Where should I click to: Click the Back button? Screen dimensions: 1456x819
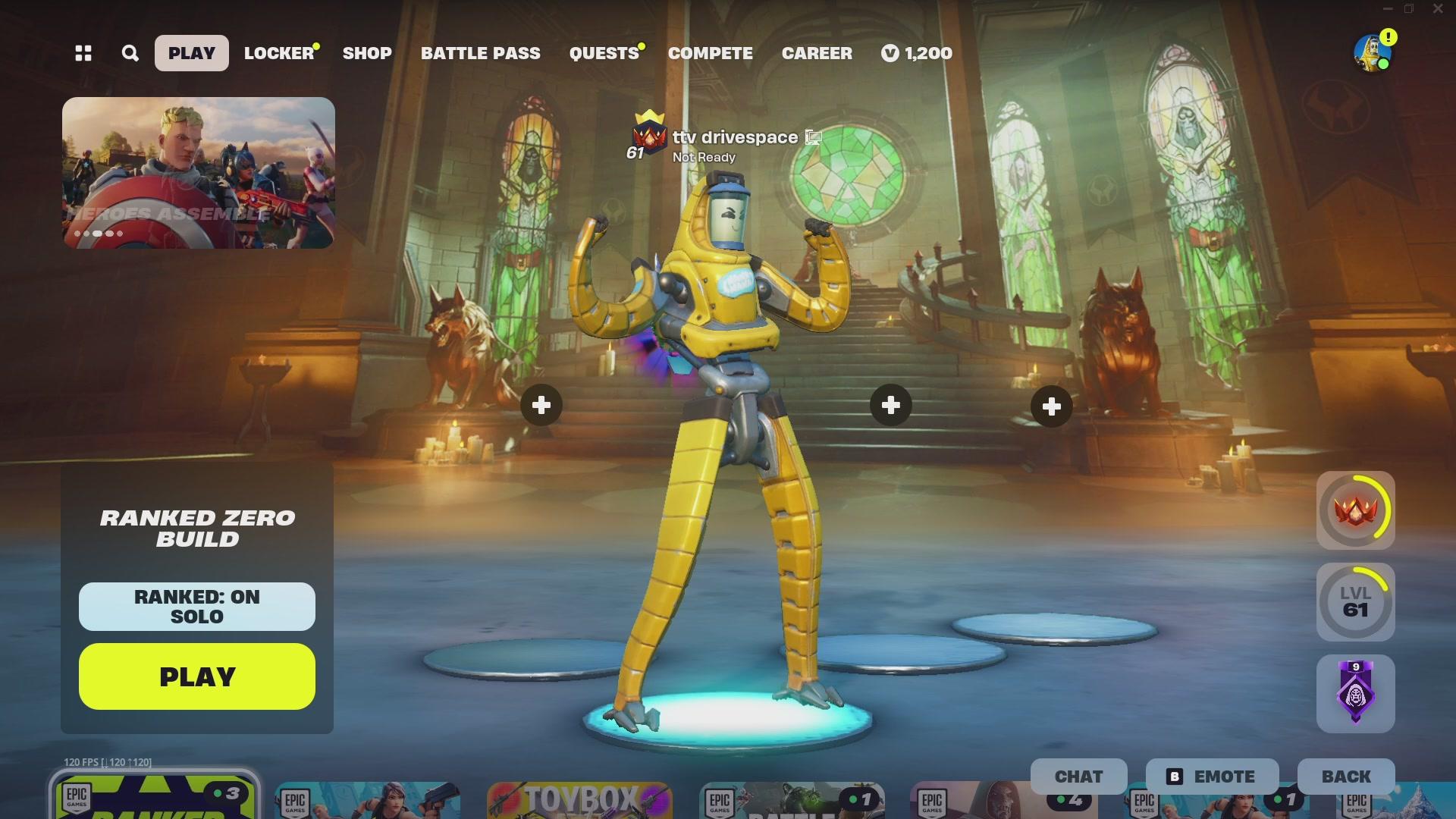pos(1346,777)
